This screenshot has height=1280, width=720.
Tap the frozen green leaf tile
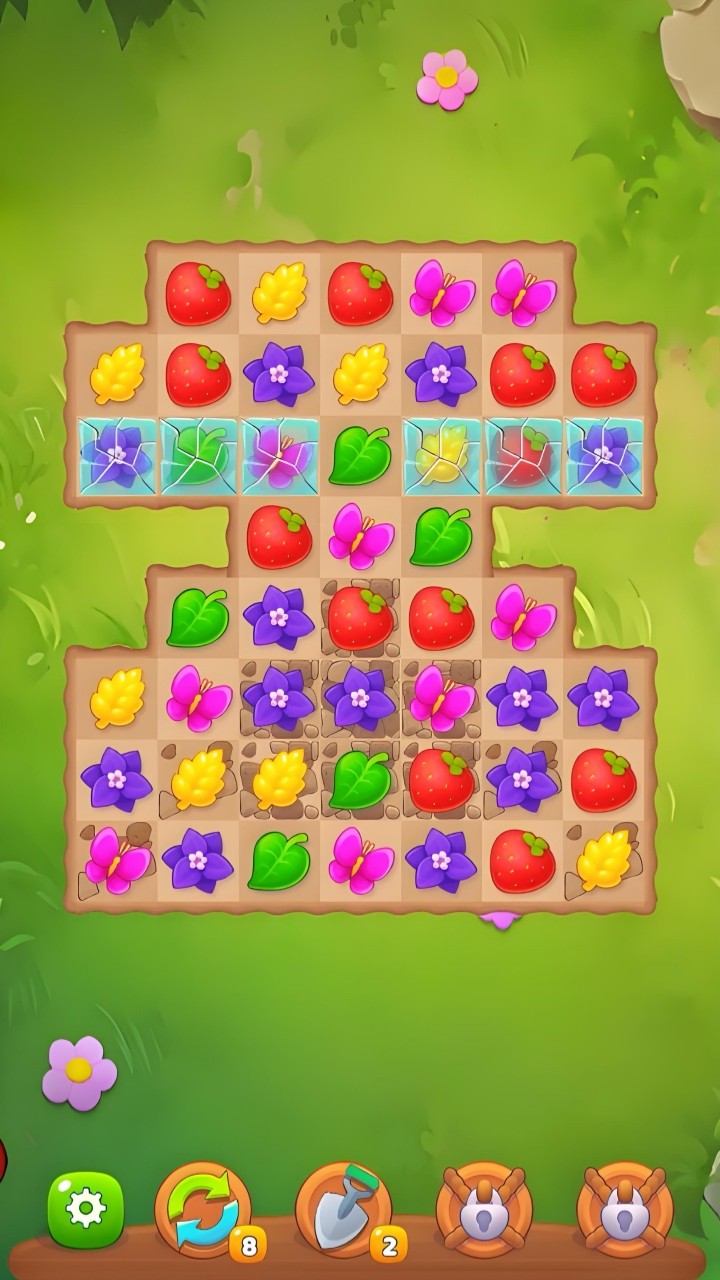[198, 455]
